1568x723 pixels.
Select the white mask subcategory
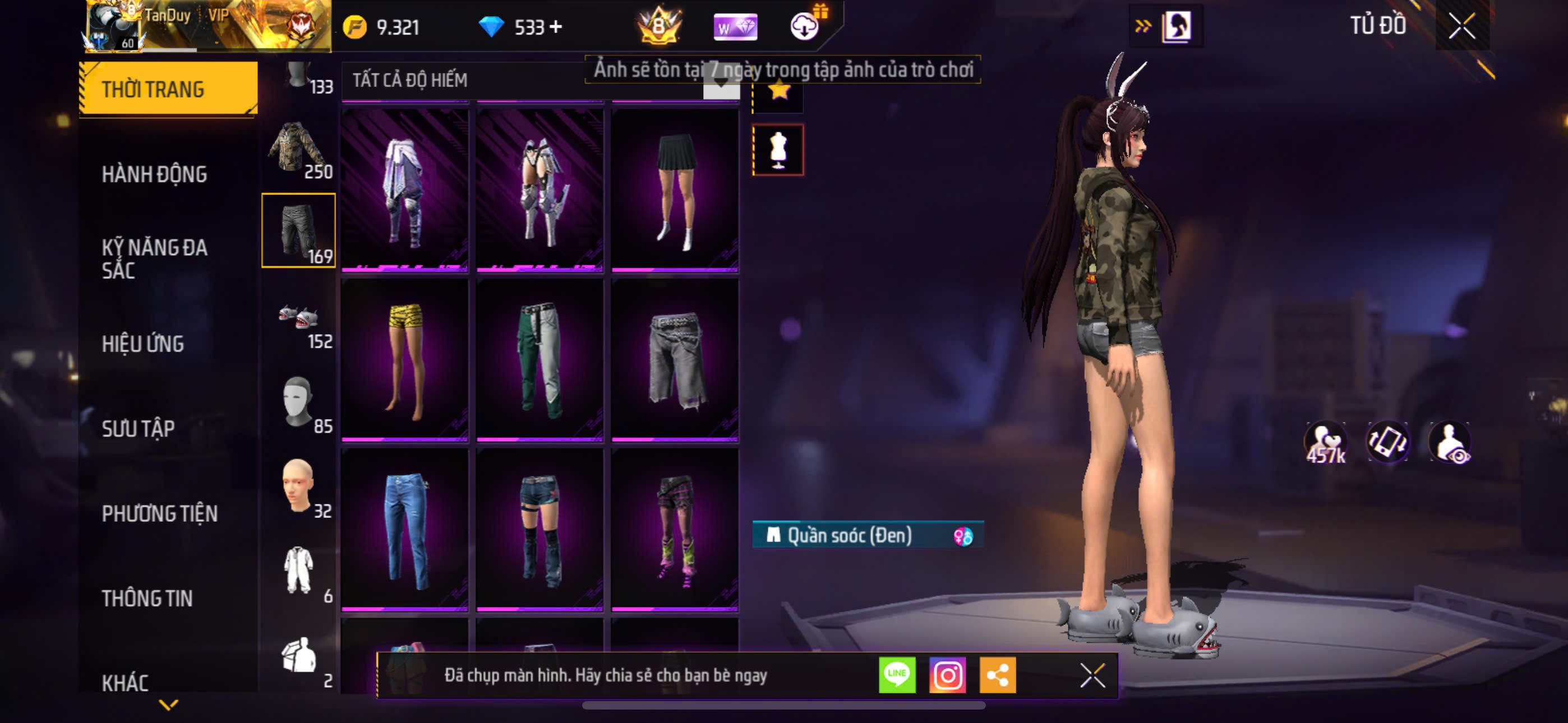[x=298, y=402]
